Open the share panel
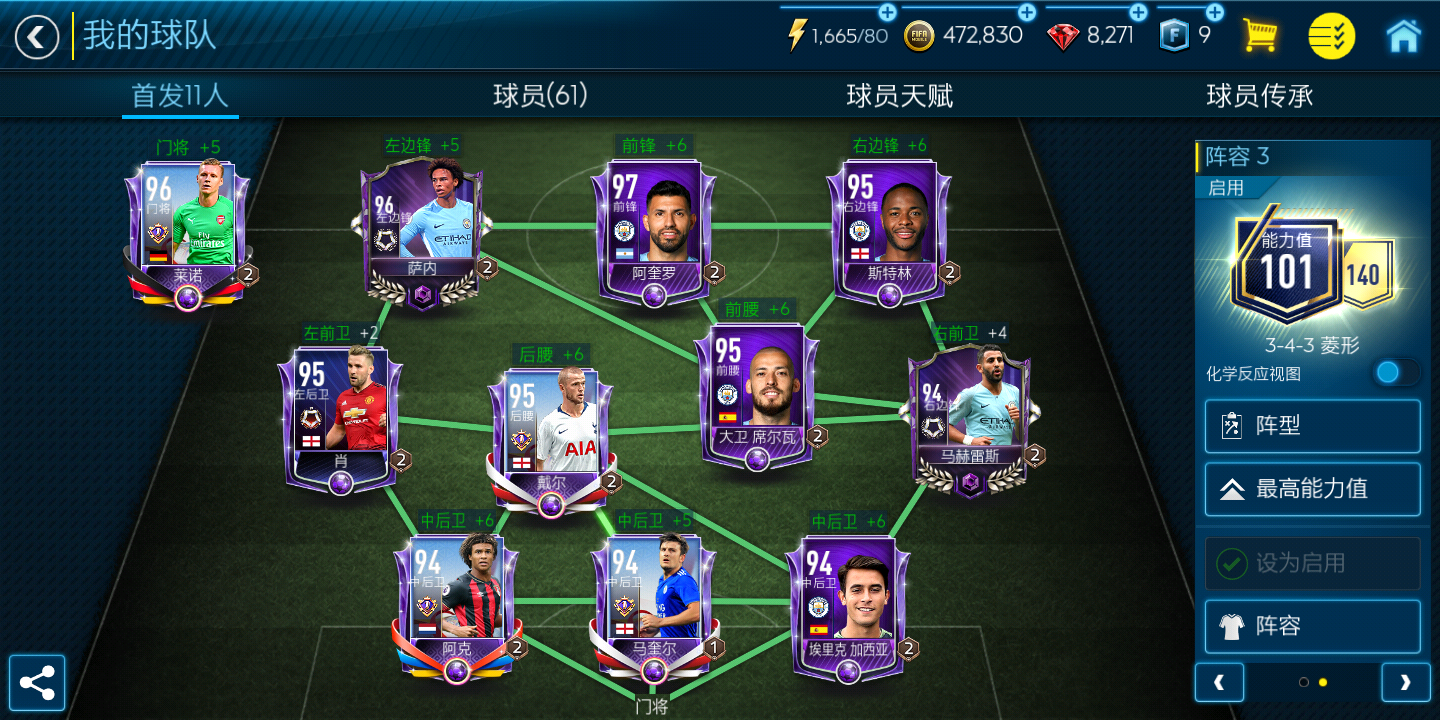 click(x=38, y=682)
